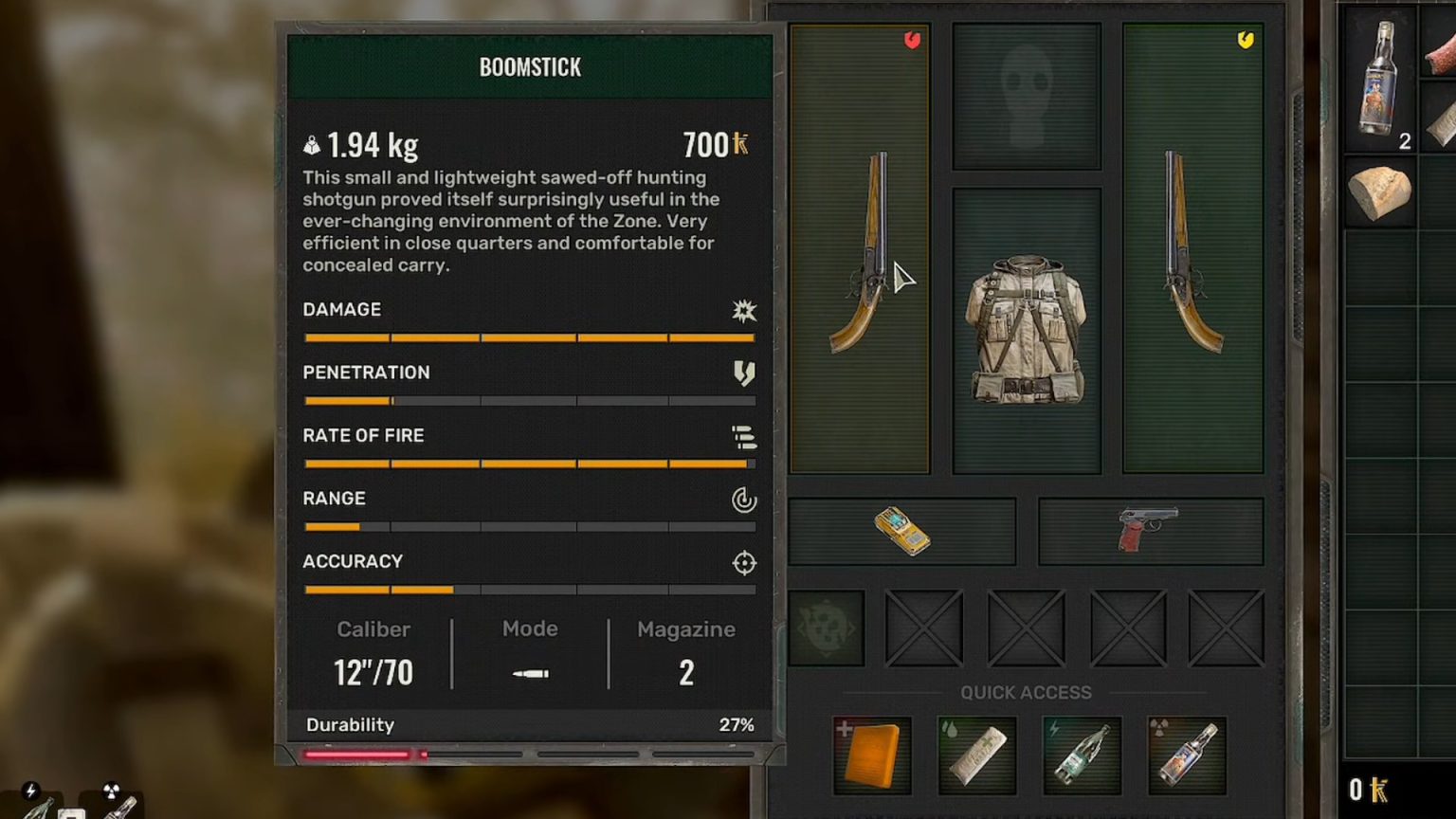Select the energy drink in Quick Access
Viewport: 1456px width, 819px height.
tap(1081, 754)
